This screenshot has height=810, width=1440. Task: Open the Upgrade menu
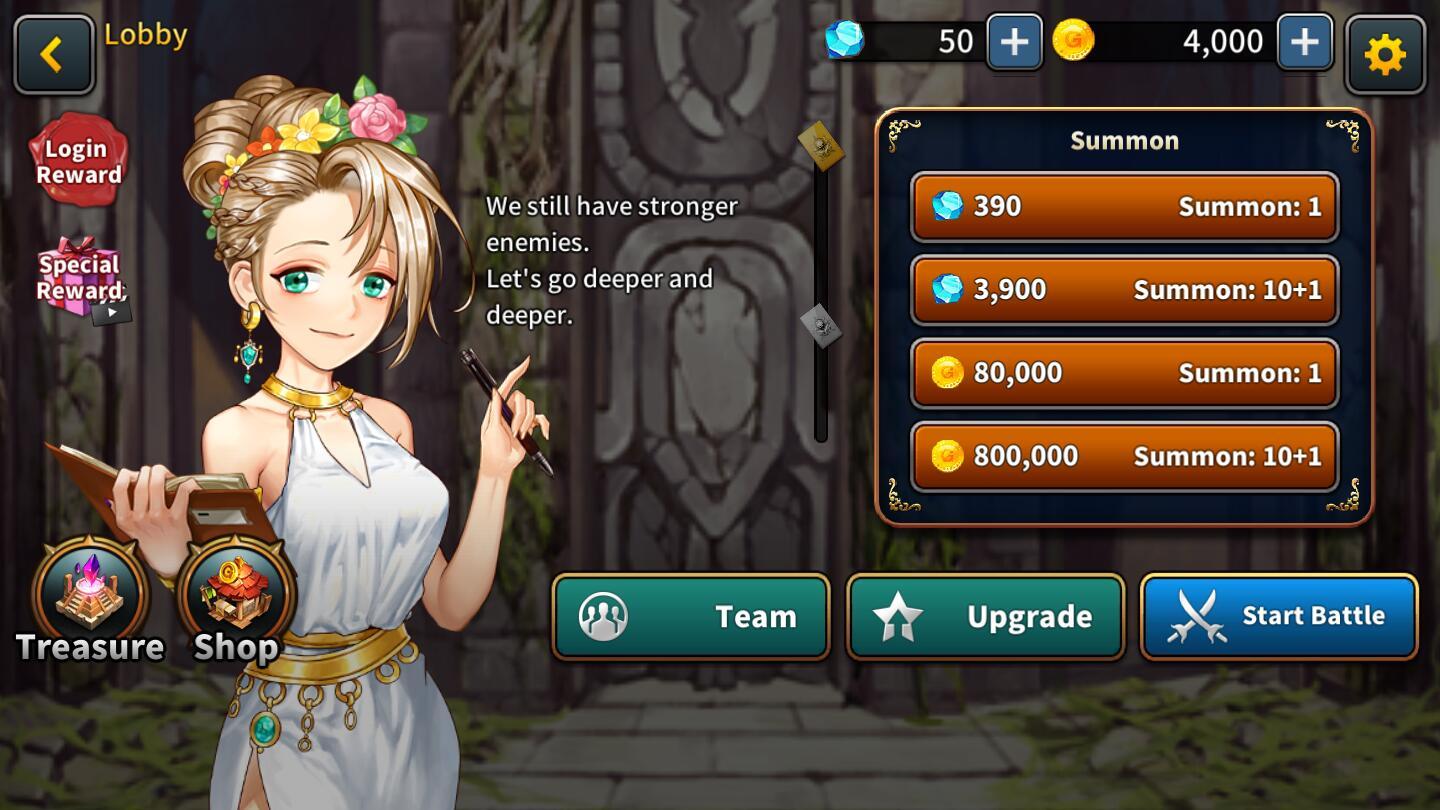click(985, 616)
